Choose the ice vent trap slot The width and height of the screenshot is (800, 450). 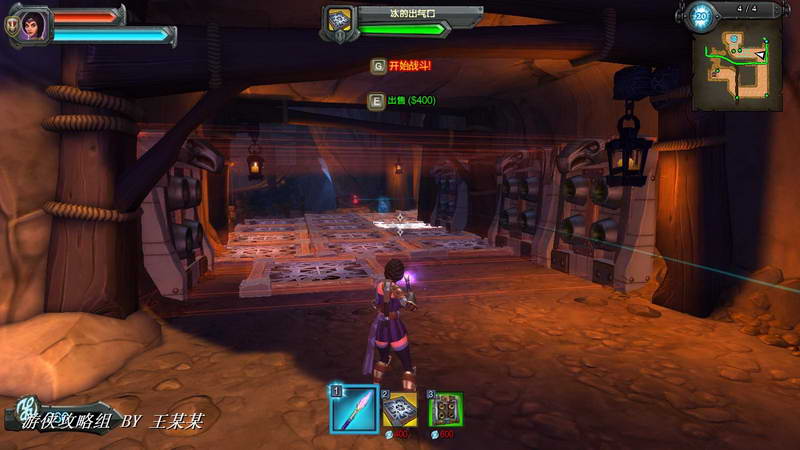coord(401,409)
